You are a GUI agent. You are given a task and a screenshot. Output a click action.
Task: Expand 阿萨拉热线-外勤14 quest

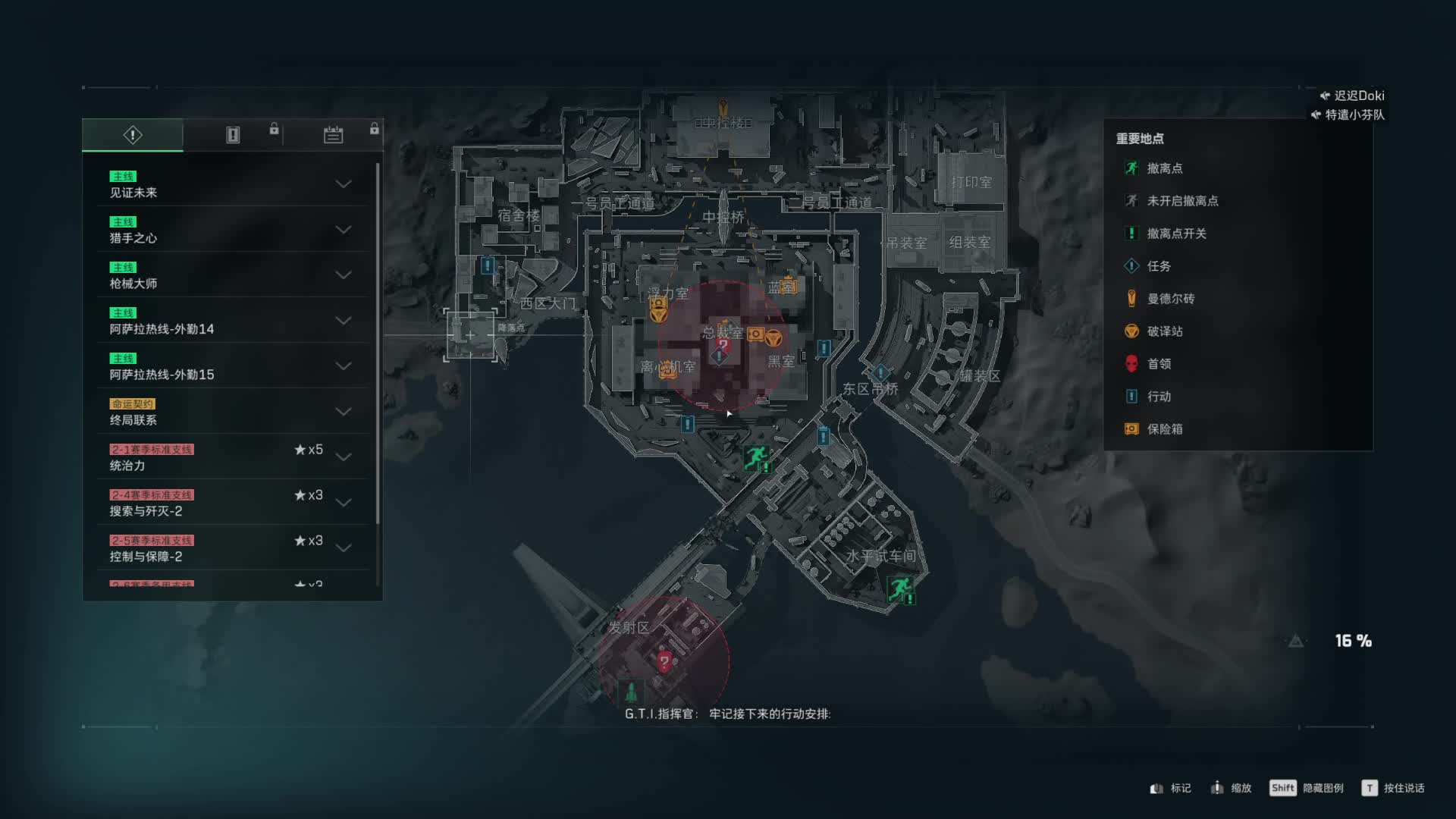[343, 321]
